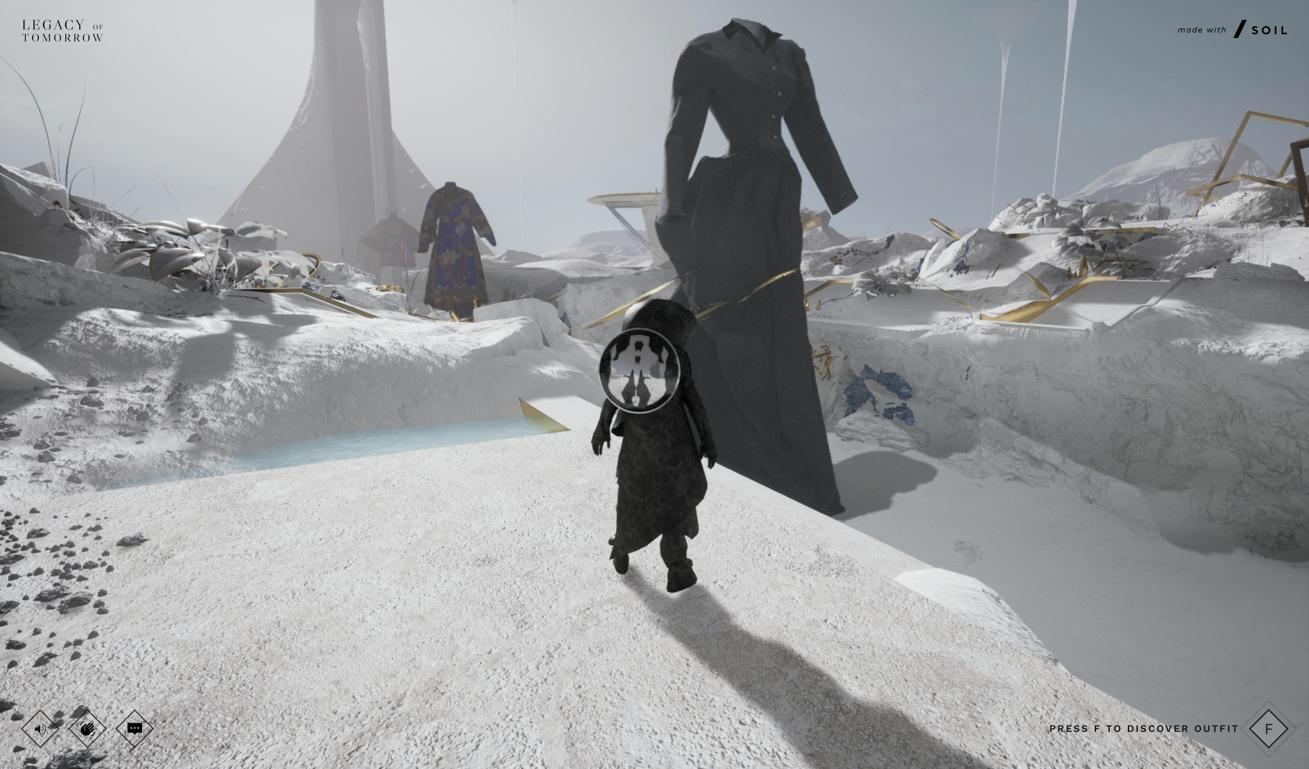Open the made with SOIL logo link
Screen dimensions: 1309x769
click(x=1232, y=30)
